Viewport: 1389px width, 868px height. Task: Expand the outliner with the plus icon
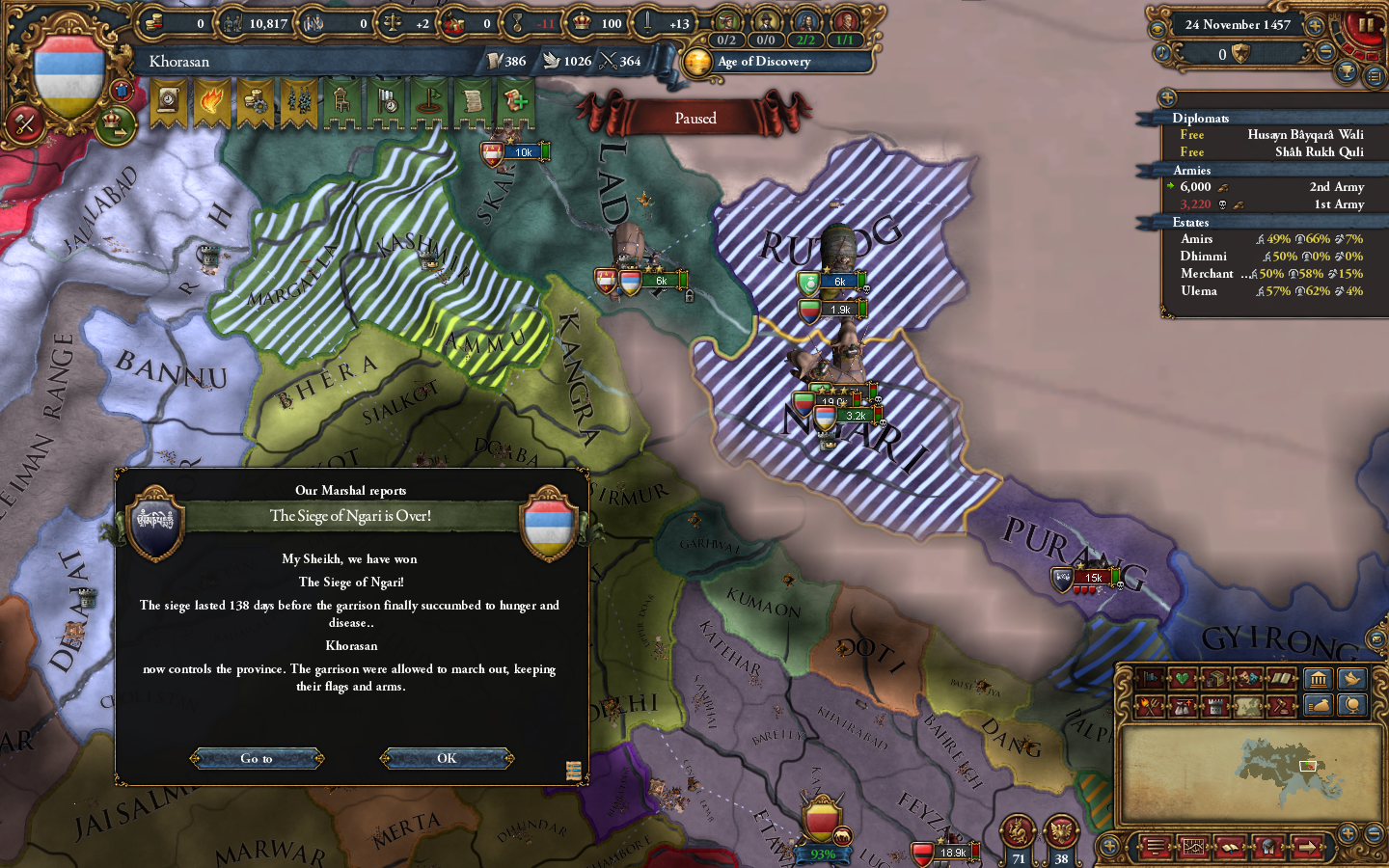coord(1168,96)
